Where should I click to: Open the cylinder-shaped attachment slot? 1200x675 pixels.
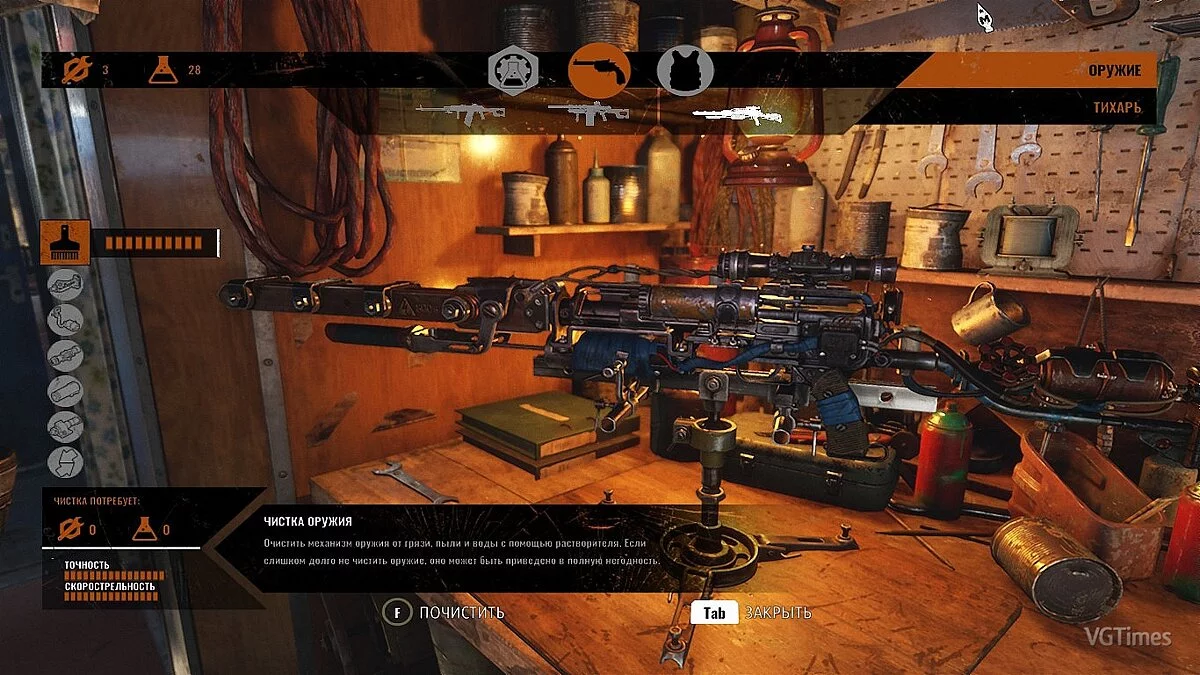(x=65, y=391)
